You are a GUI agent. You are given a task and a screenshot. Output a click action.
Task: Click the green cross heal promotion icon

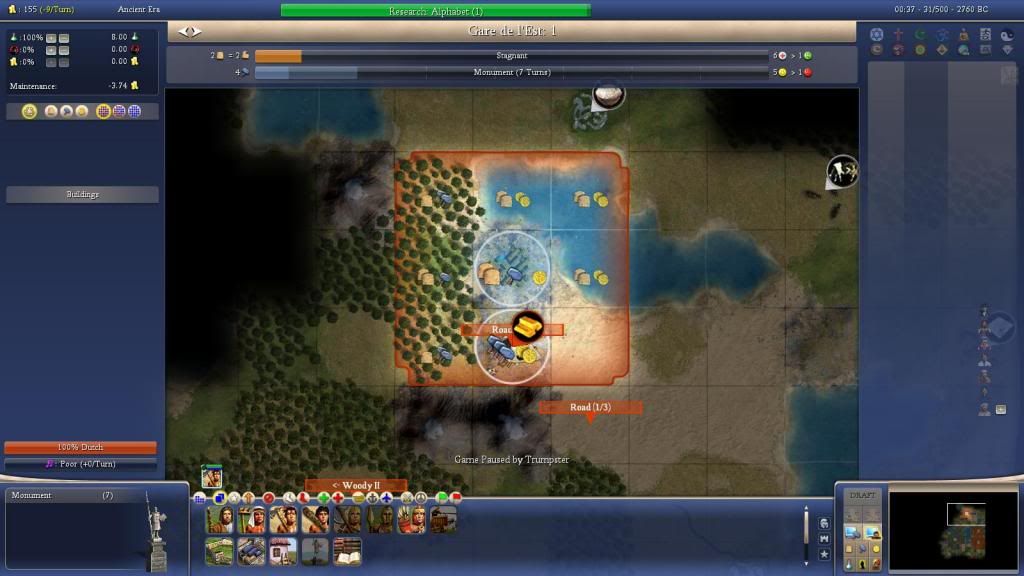click(x=323, y=497)
